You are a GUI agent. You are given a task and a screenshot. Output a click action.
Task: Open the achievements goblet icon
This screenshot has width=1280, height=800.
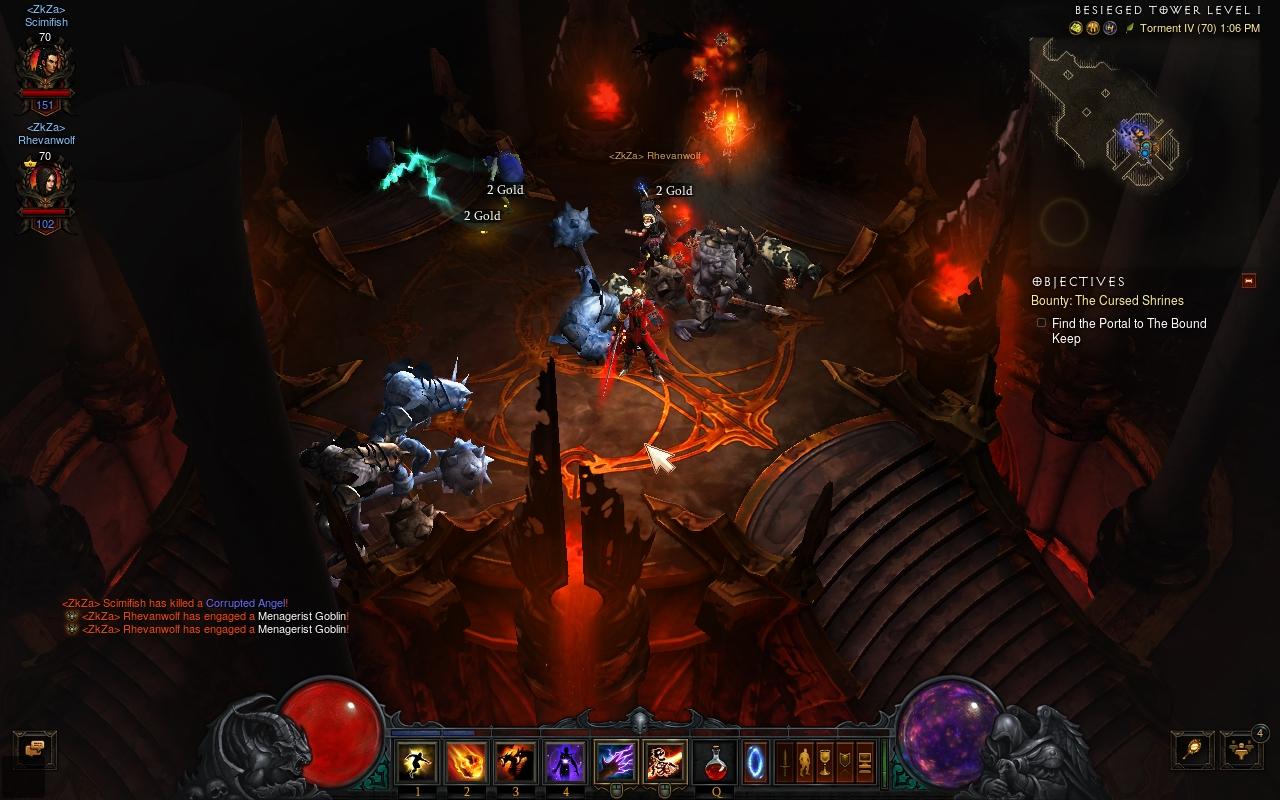825,763
